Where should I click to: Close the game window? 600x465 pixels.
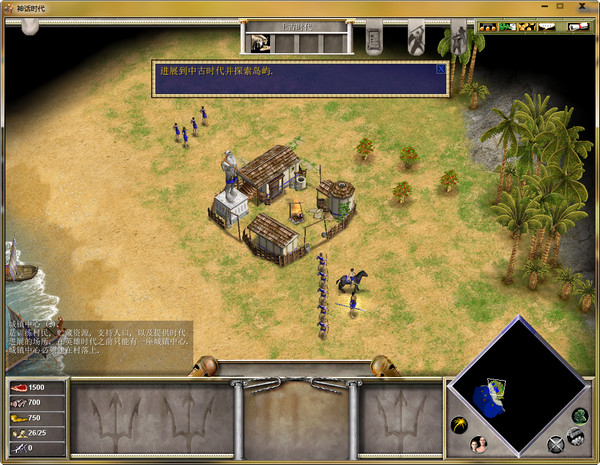(x=582, y=8)
